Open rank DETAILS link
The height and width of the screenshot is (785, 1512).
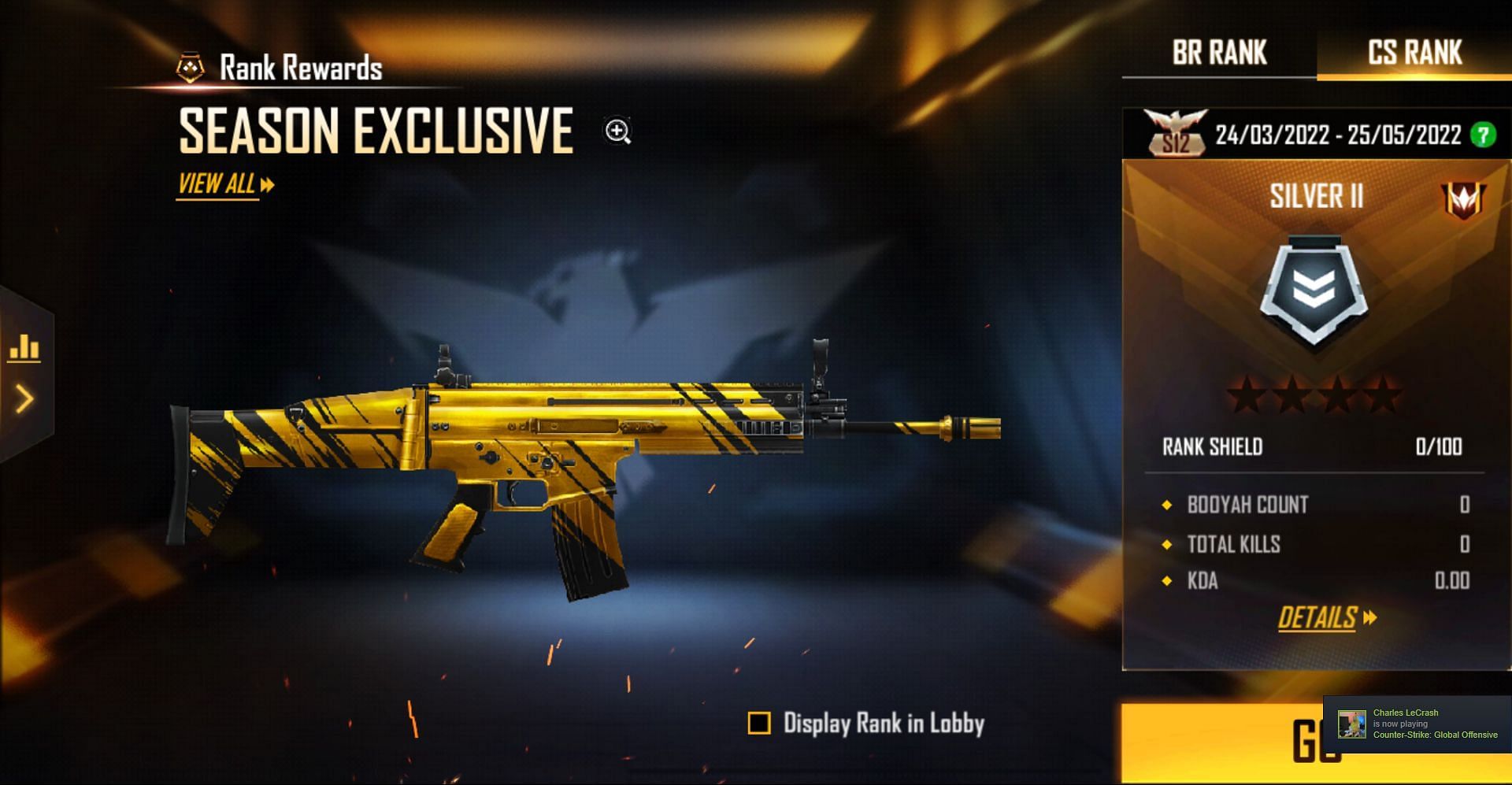click(x=1326, y=618)
